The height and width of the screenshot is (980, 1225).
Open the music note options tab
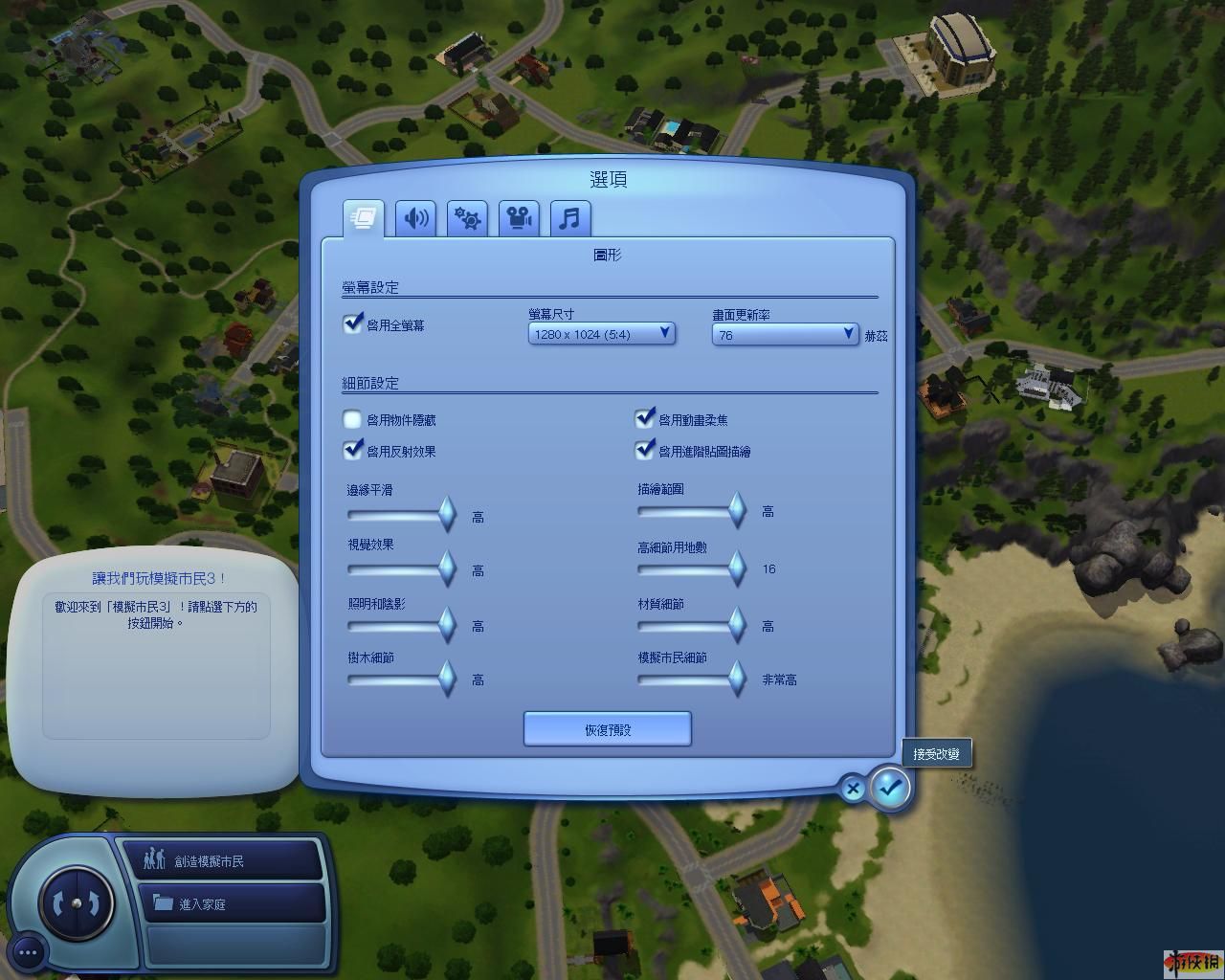point(569,218)
